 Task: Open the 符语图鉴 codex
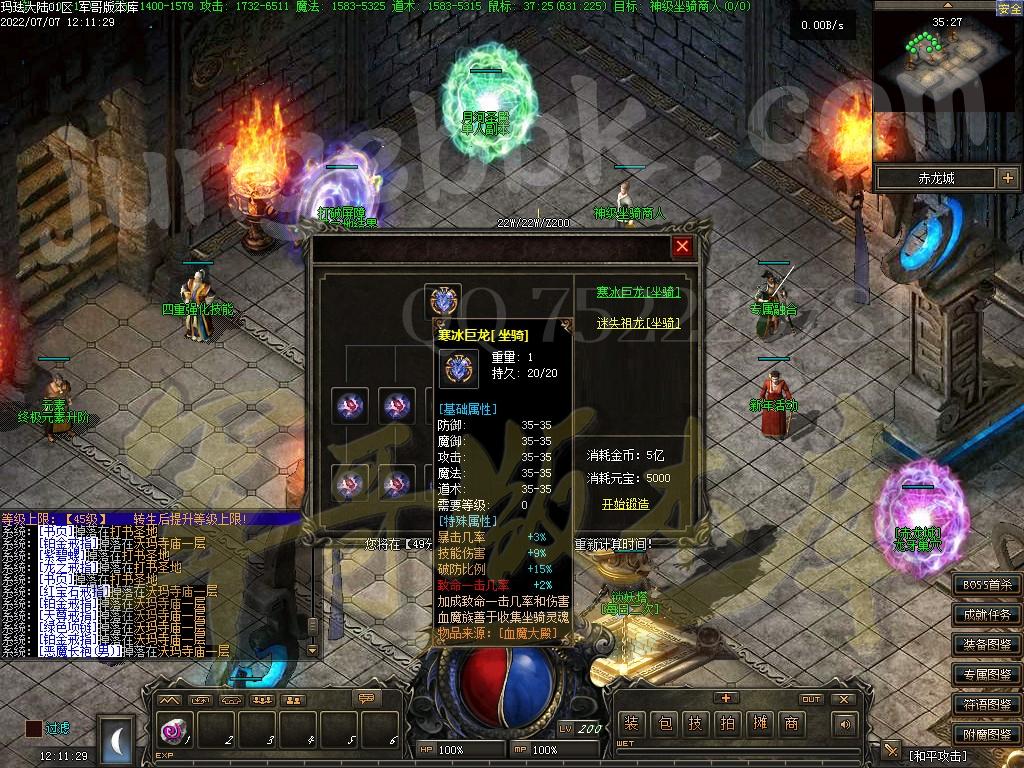point(987,704)
